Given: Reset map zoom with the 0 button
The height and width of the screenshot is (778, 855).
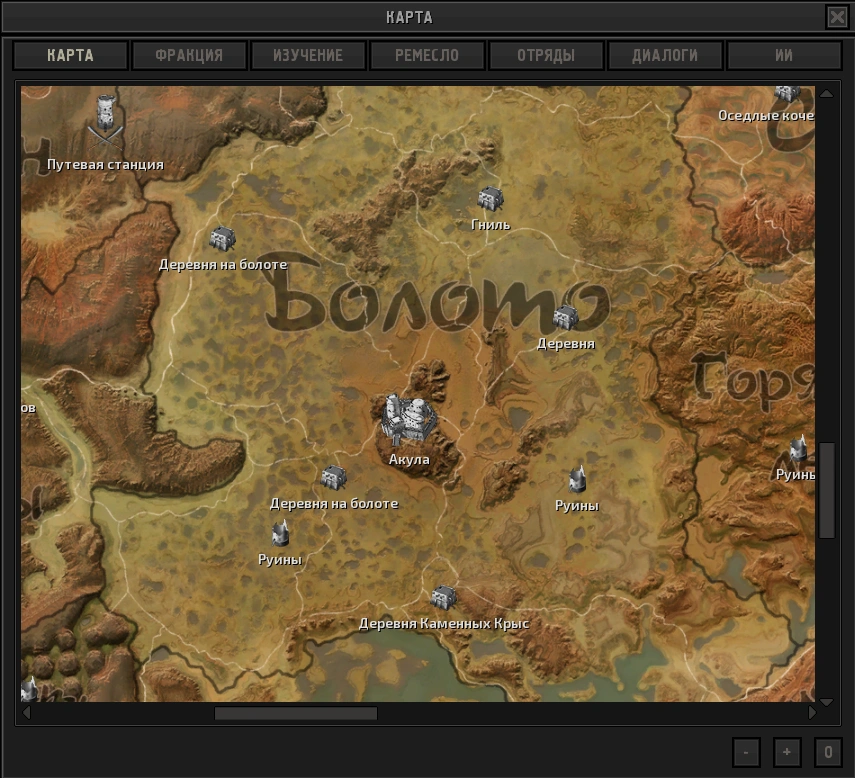Looking at the screenshot, I should [x=828, y=752].
